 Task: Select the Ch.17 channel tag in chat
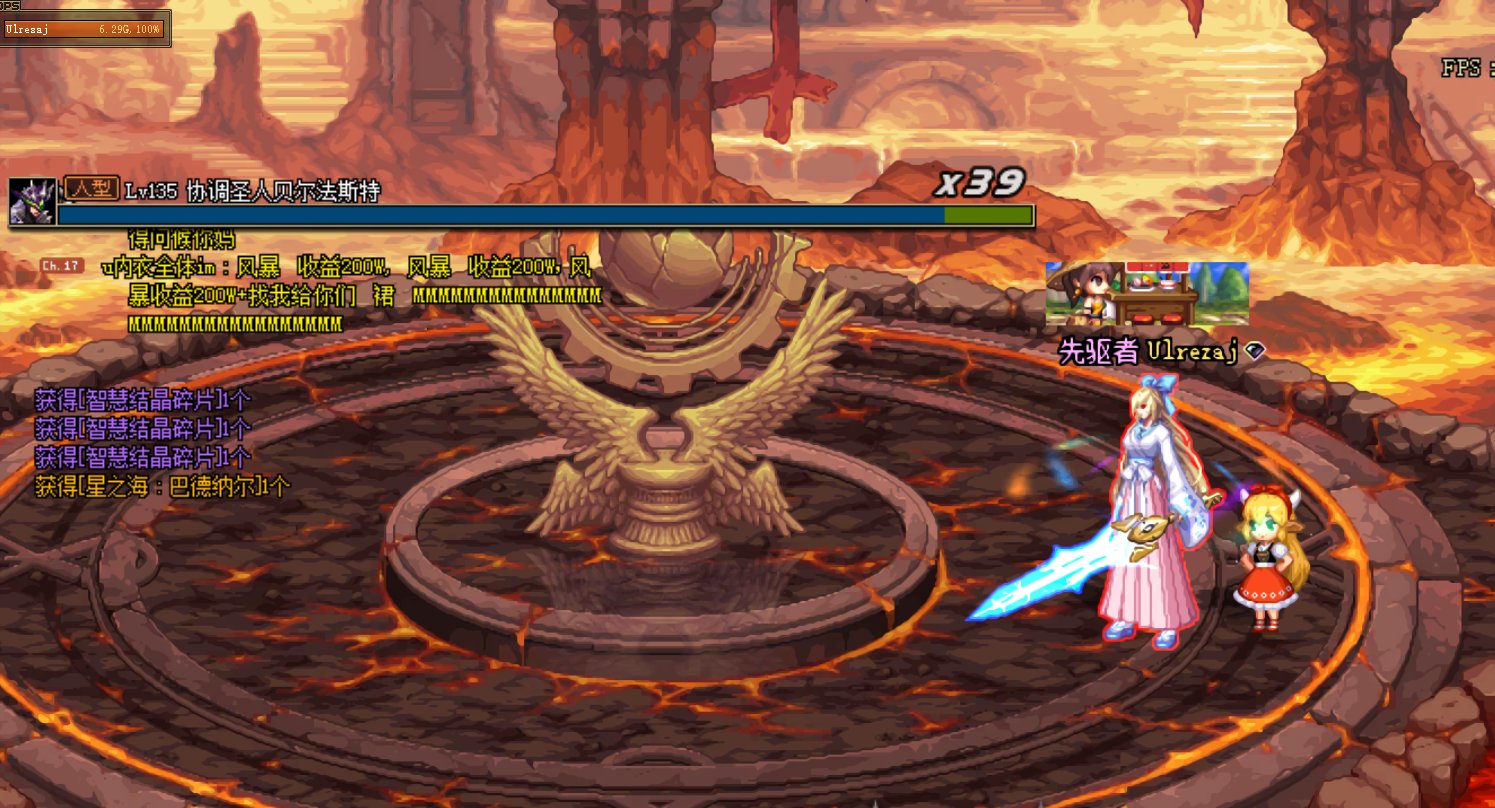tap(61, 266)
